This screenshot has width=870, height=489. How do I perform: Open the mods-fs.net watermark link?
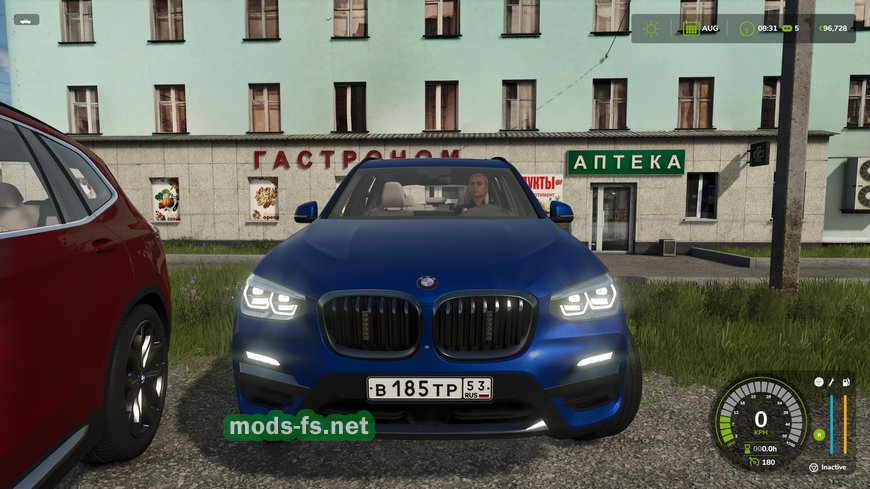(299, 427)
